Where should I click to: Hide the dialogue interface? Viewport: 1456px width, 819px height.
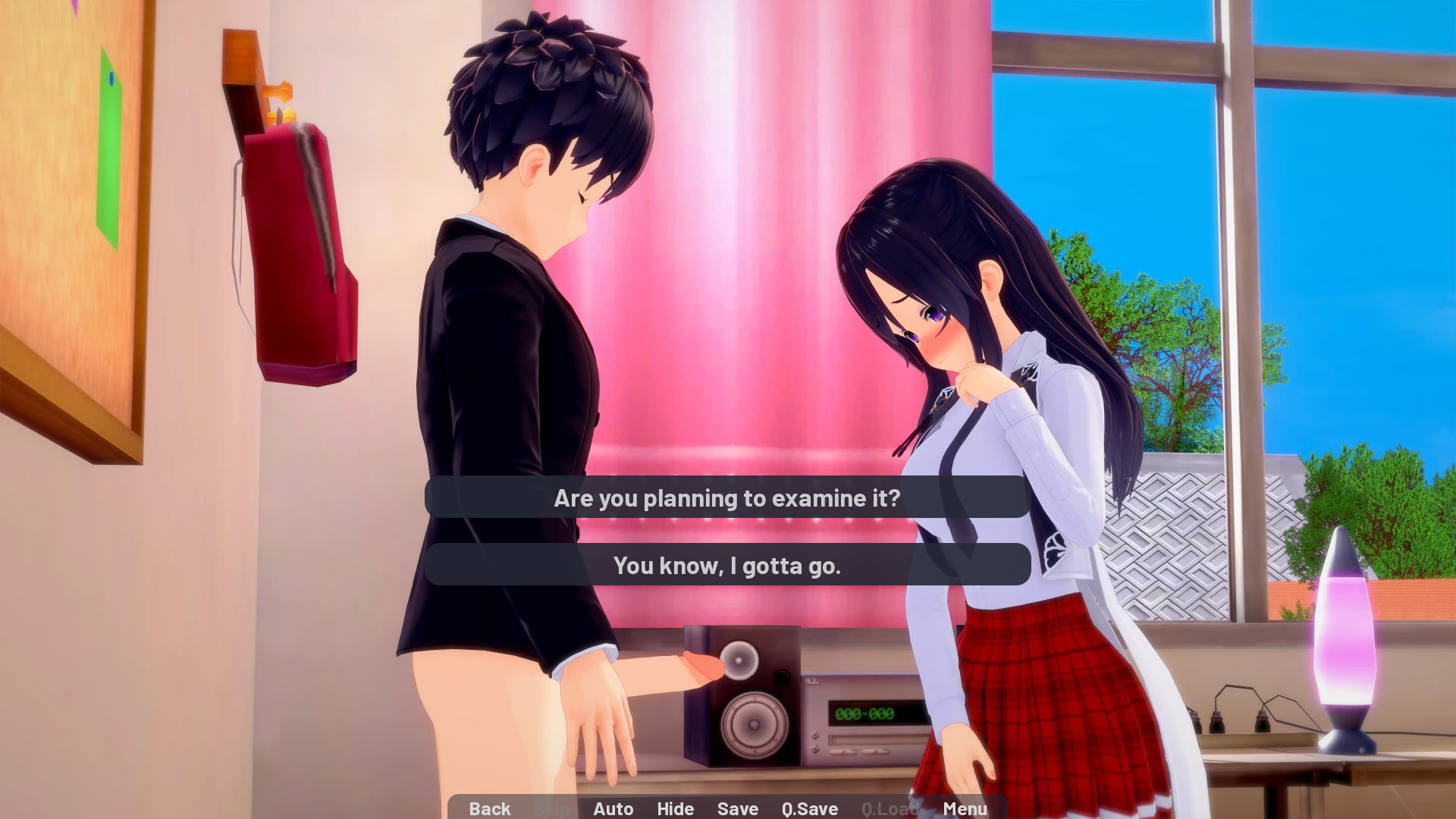675,808
